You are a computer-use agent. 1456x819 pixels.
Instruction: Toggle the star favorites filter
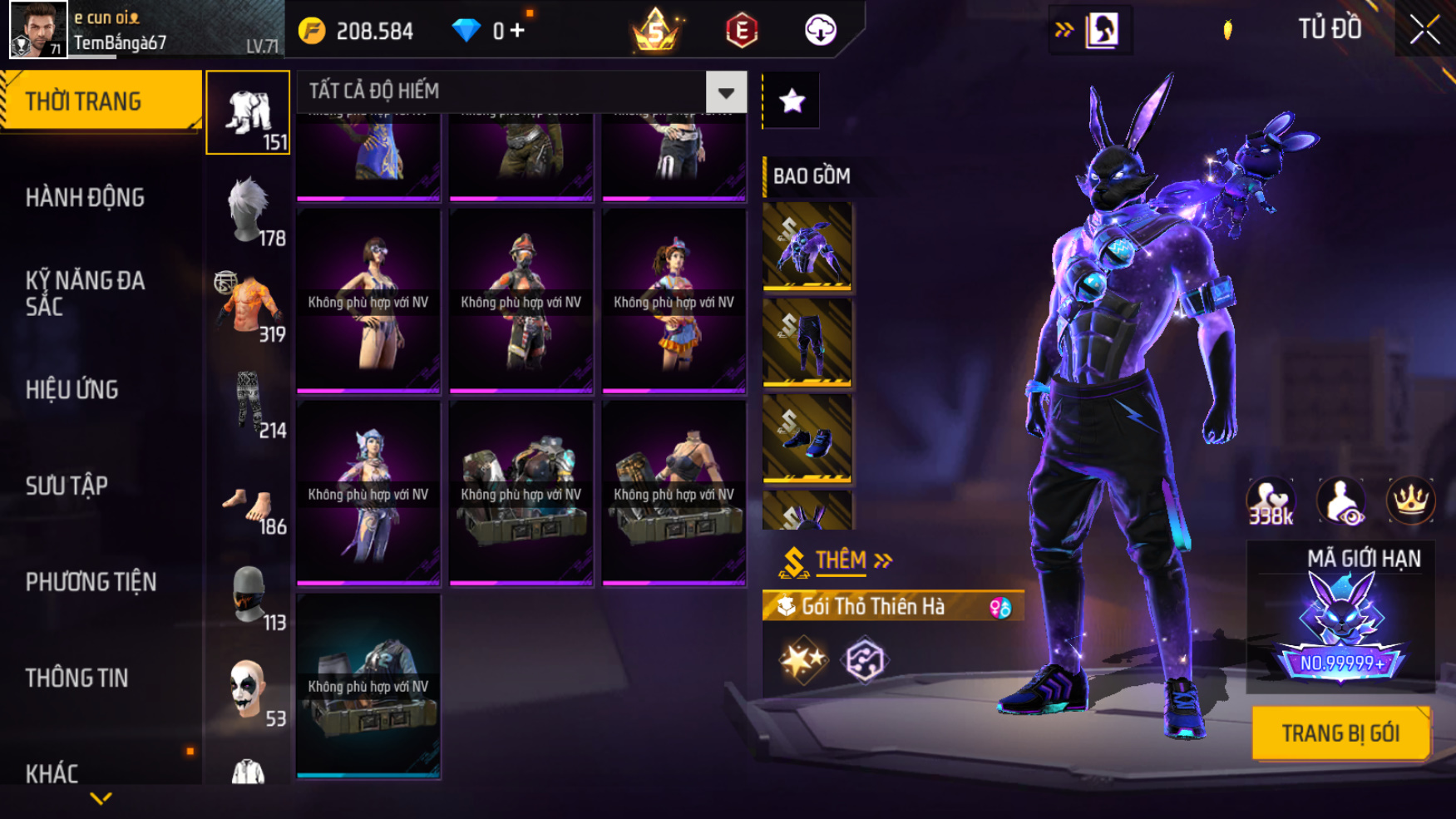792,101
